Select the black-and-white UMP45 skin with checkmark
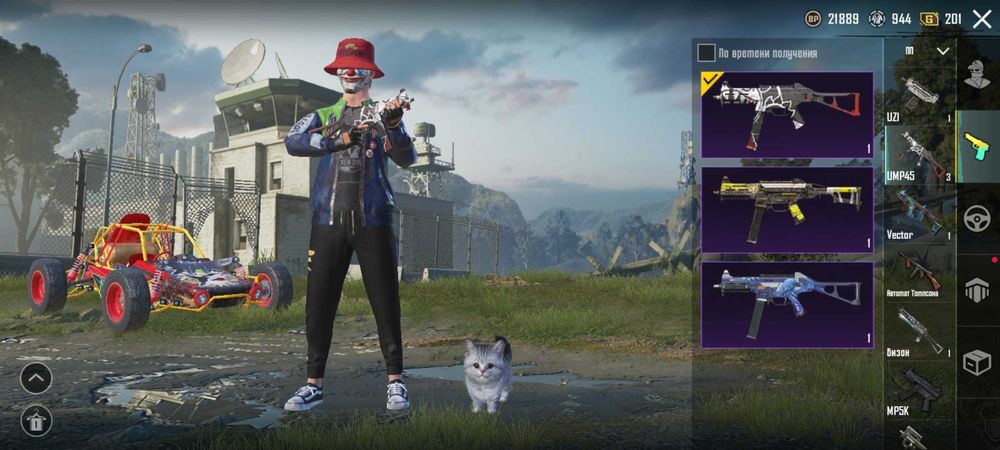 point(786,114)
